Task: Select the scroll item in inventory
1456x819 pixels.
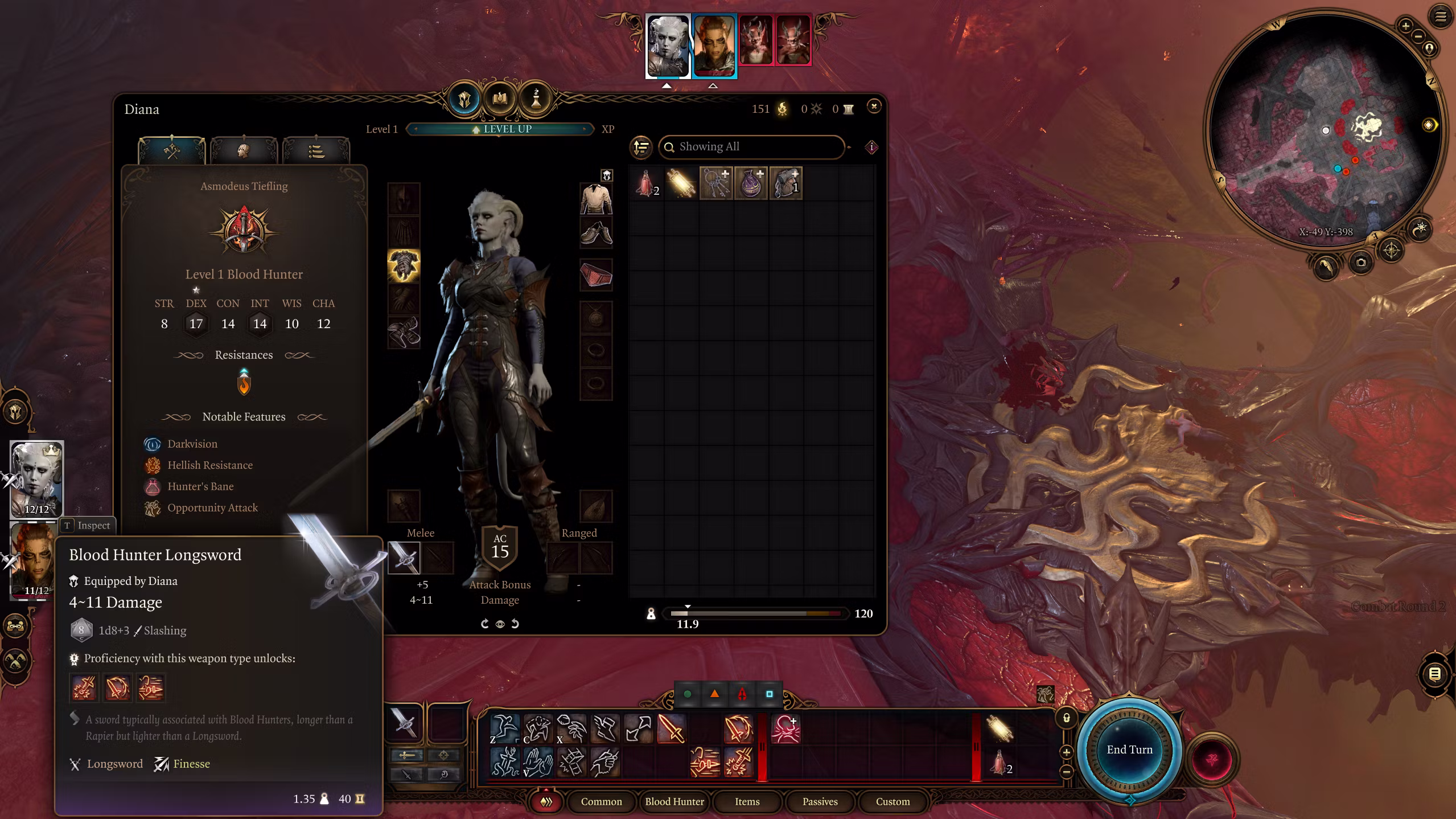Action: pos(681,183)
